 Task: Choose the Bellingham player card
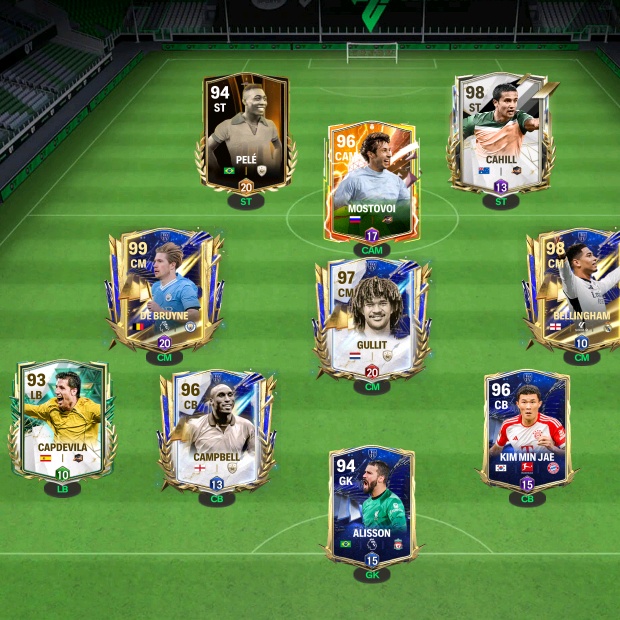point(580,290)
